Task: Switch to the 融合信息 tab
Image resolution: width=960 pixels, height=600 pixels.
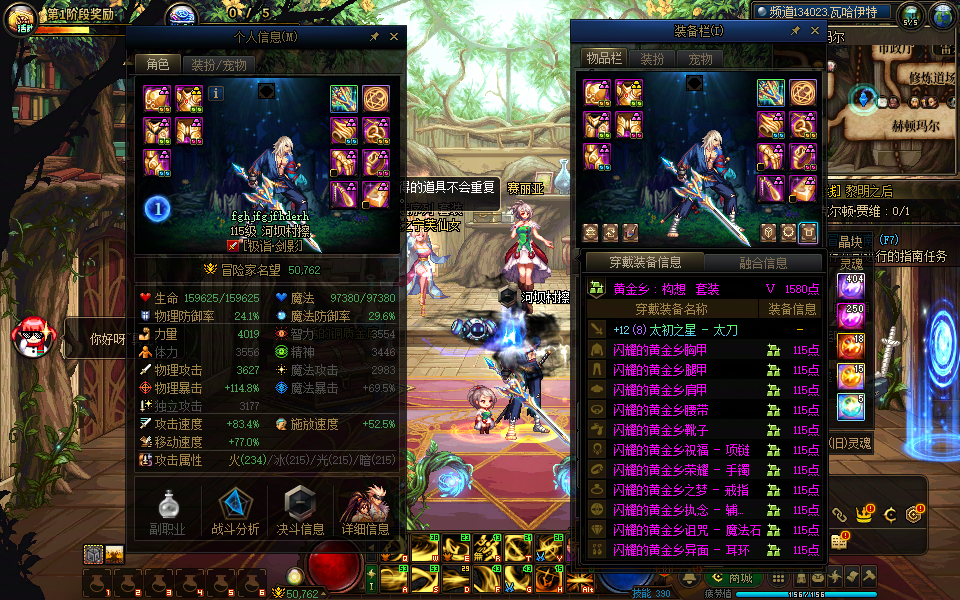Action: tap(762, 263)
